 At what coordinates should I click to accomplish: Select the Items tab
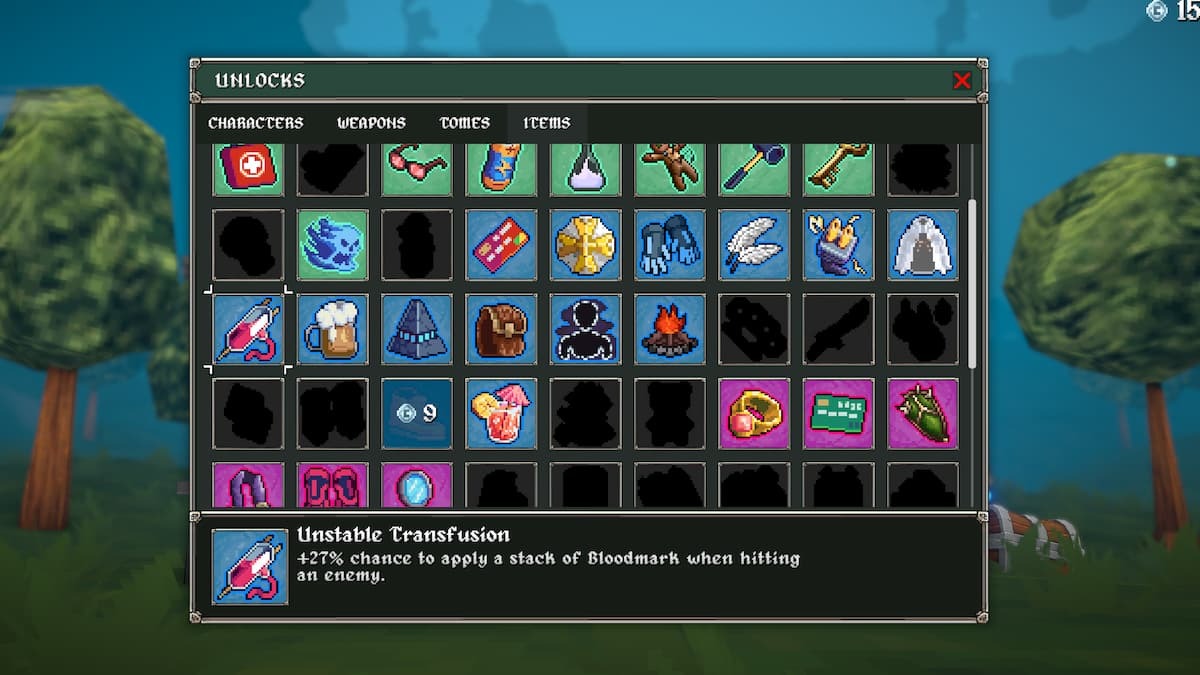547,123
